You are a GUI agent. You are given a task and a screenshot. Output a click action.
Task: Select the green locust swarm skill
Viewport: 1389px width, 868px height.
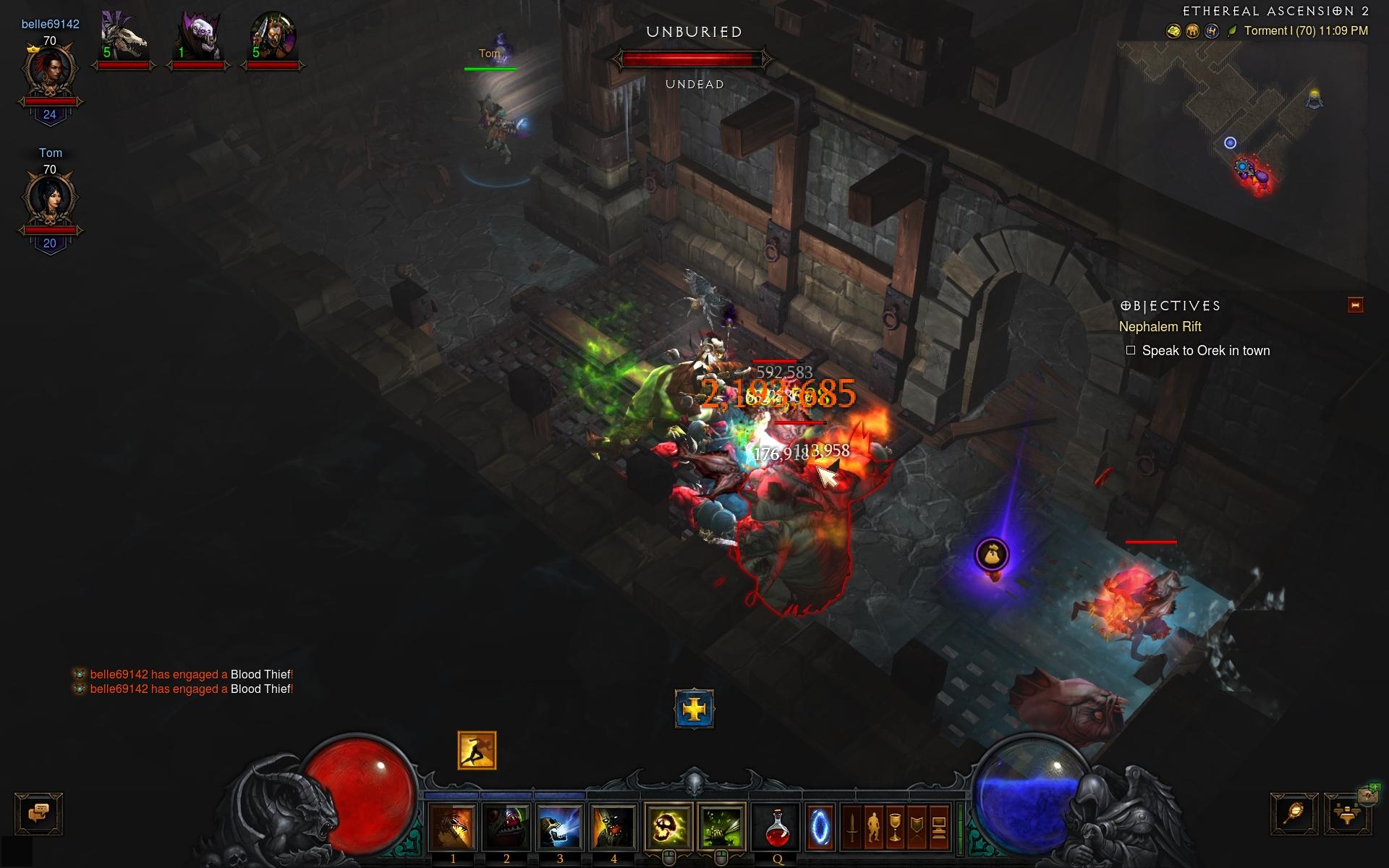click(x=721, y=826)
